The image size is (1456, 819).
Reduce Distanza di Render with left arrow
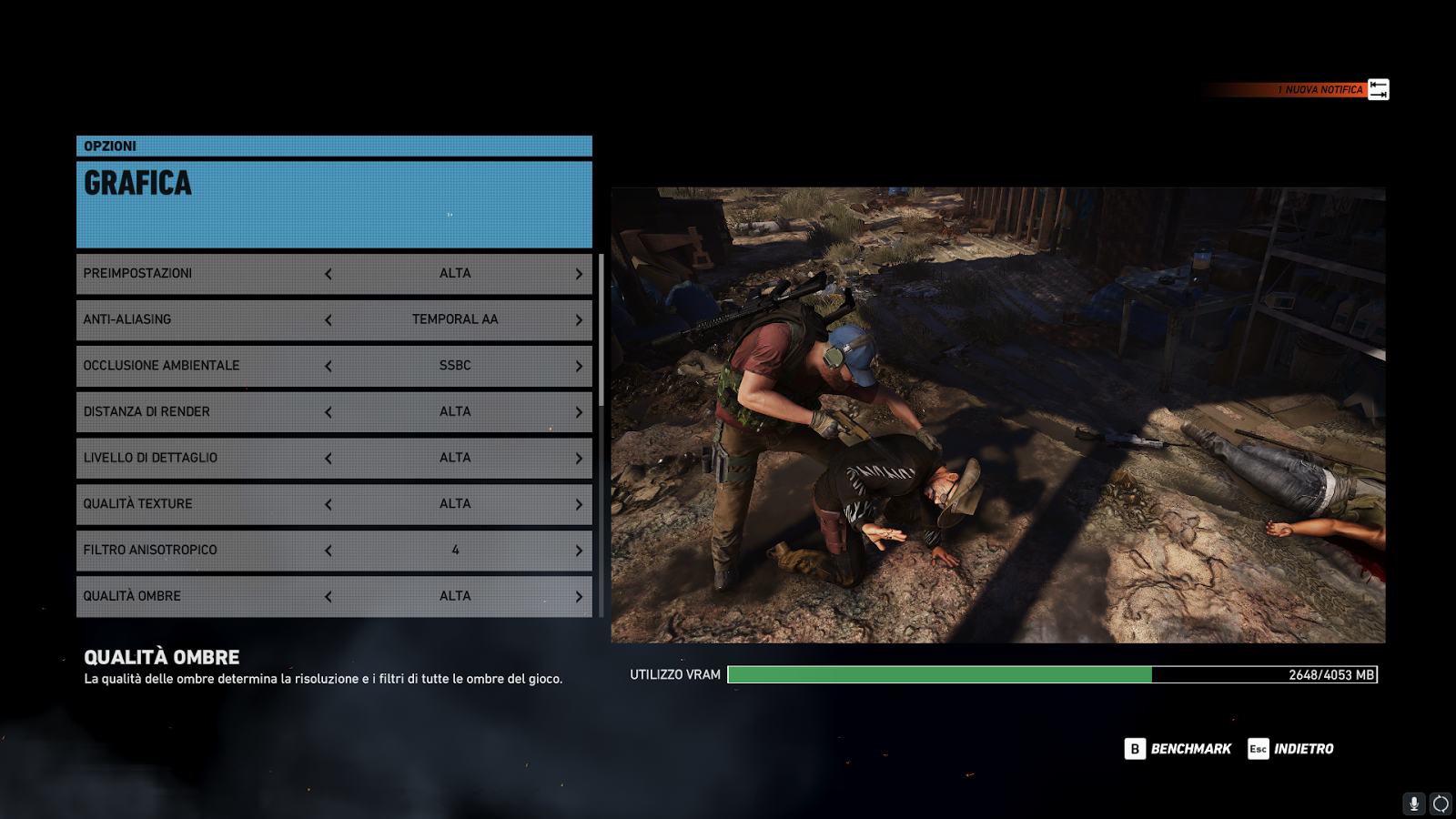[329, 412]
